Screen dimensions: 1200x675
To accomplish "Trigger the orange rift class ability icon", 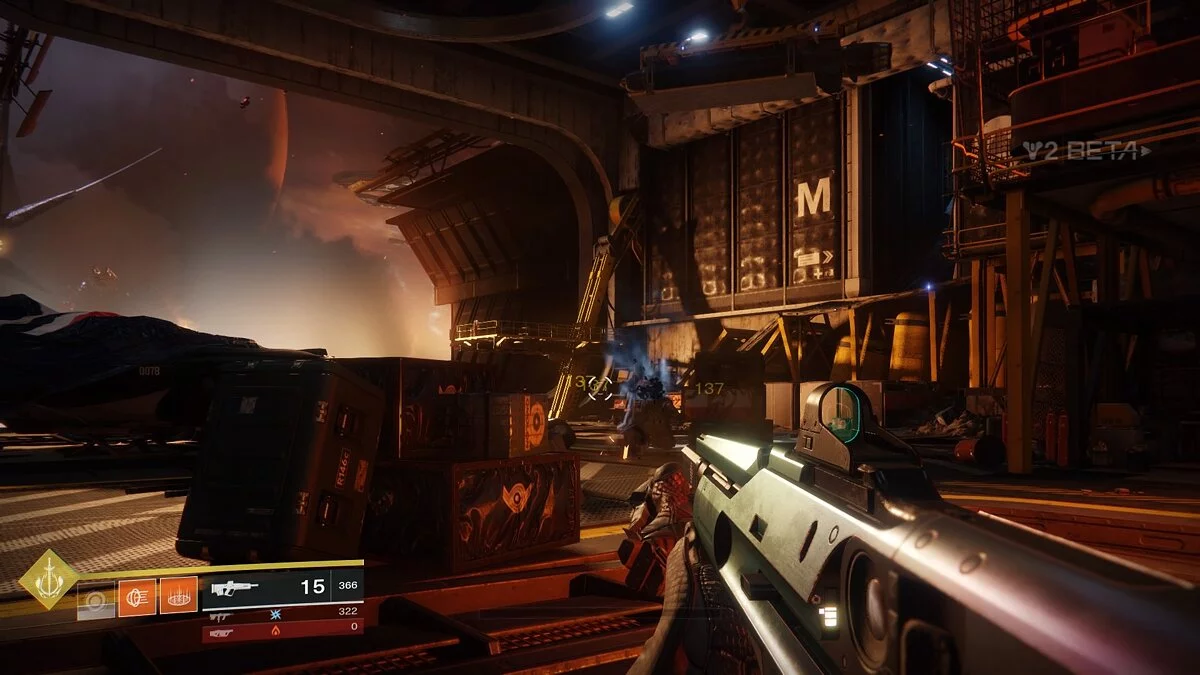I will tap(179, 596).
